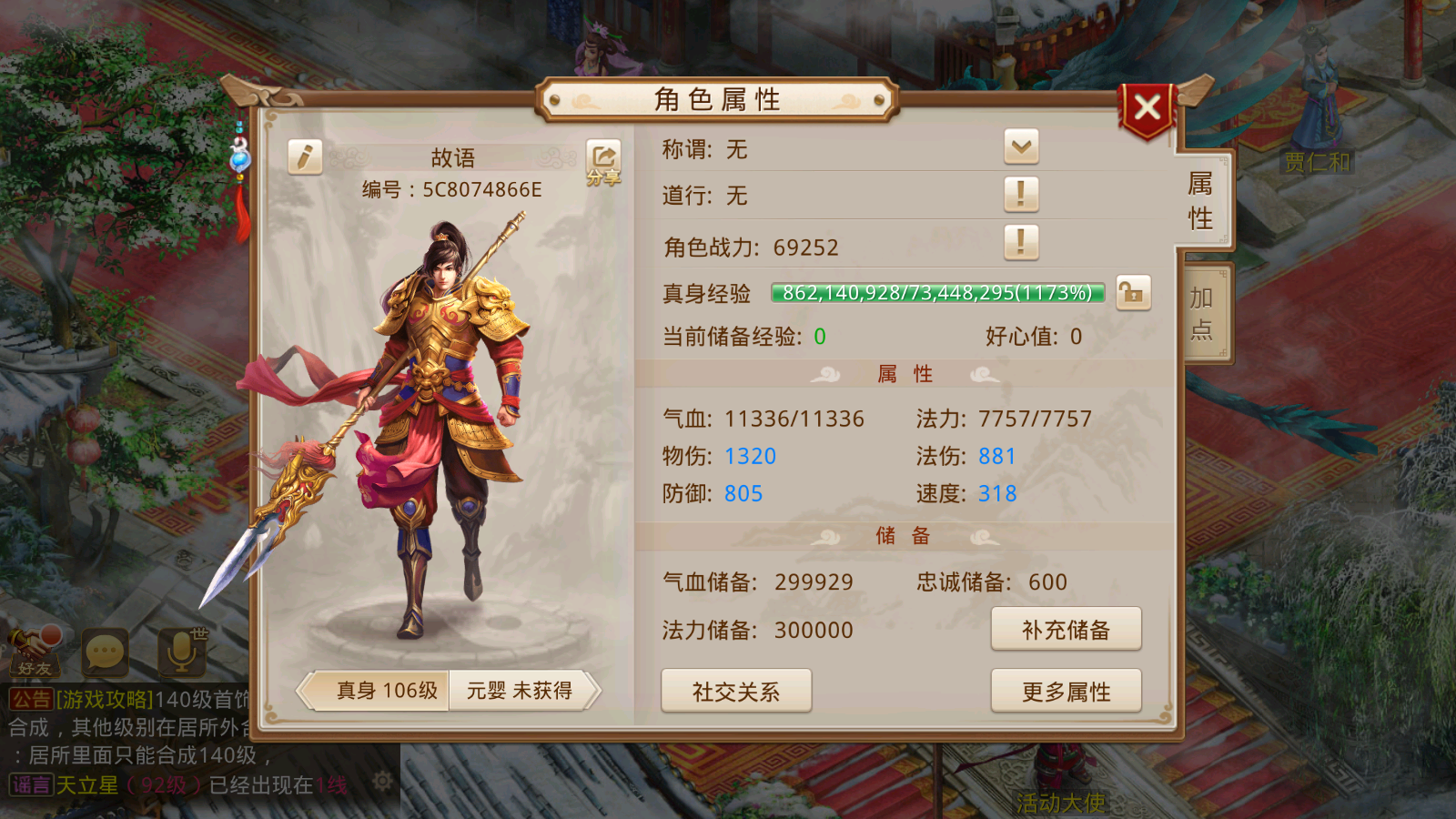1456x819 pixels.
Task: Click the edit pencil icon beside name 故语
Action: click(304, 156)
